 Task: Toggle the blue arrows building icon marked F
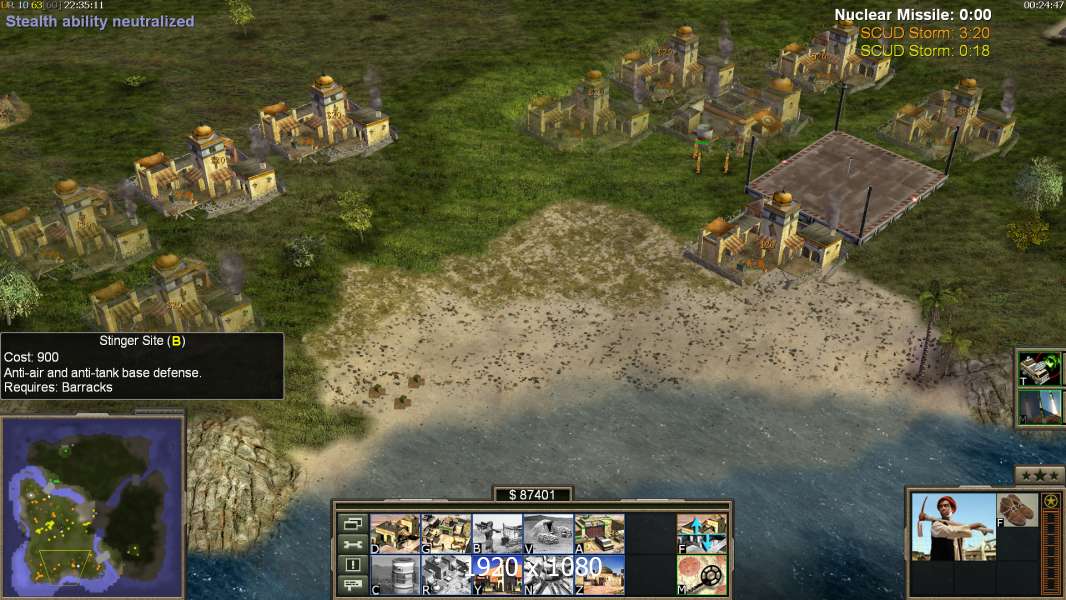pos(701,533)
